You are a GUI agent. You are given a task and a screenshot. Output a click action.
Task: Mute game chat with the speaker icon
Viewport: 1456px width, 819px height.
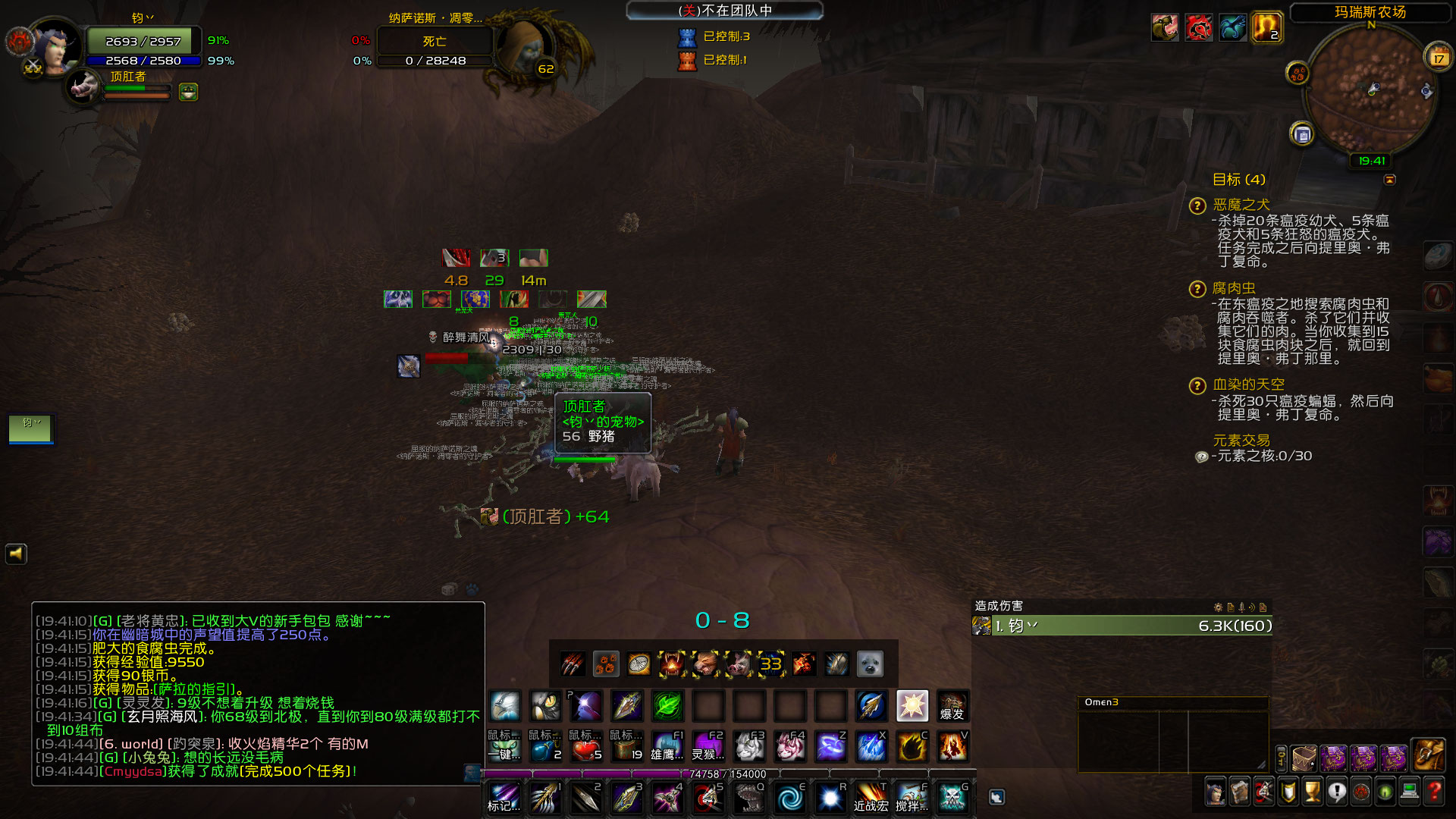point(16,554)
